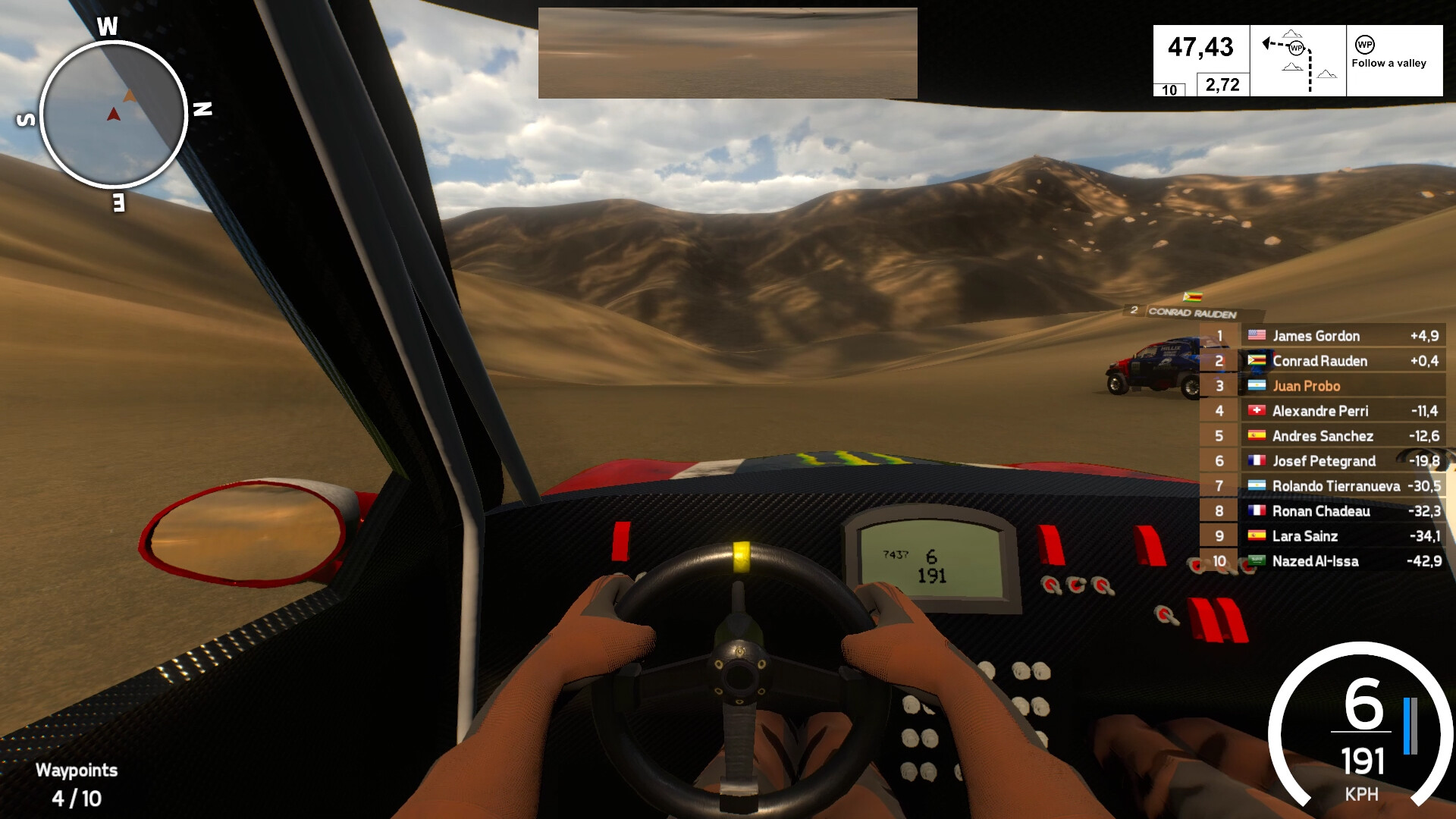Flip the red switch left of the steering wheel
Image resolution: width=1456 pixels, height=819 pixels.
pyautogui.click(x=620, y=541)
